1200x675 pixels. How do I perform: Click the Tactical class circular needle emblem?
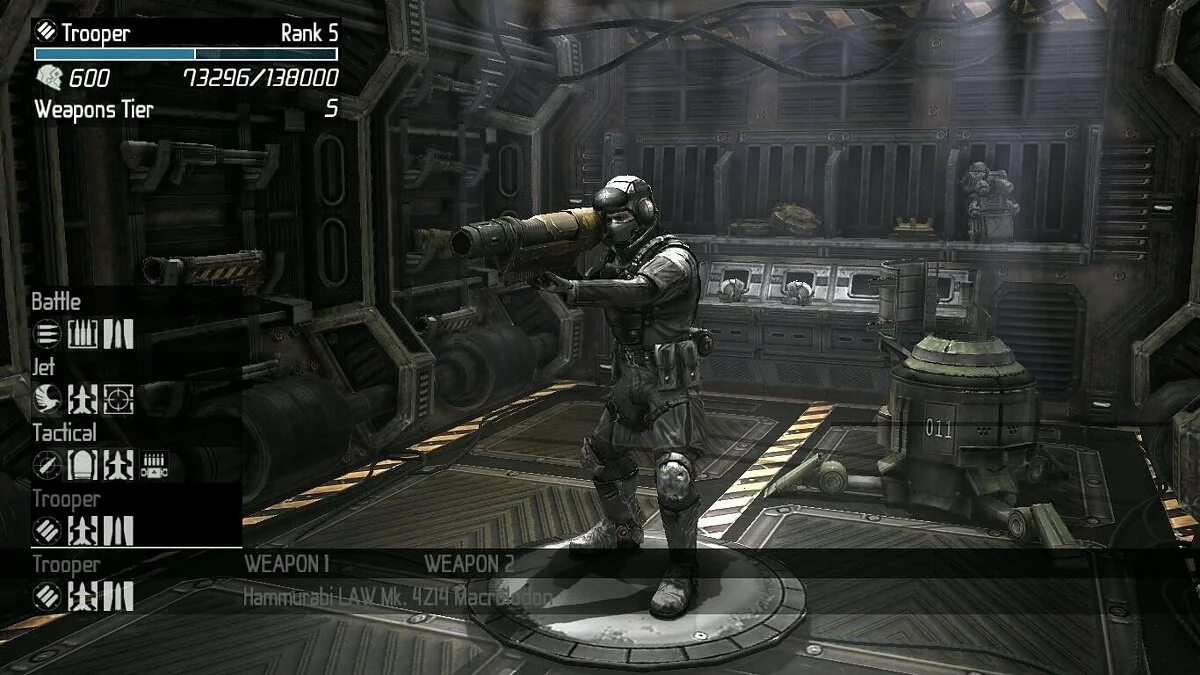[47, 465]
